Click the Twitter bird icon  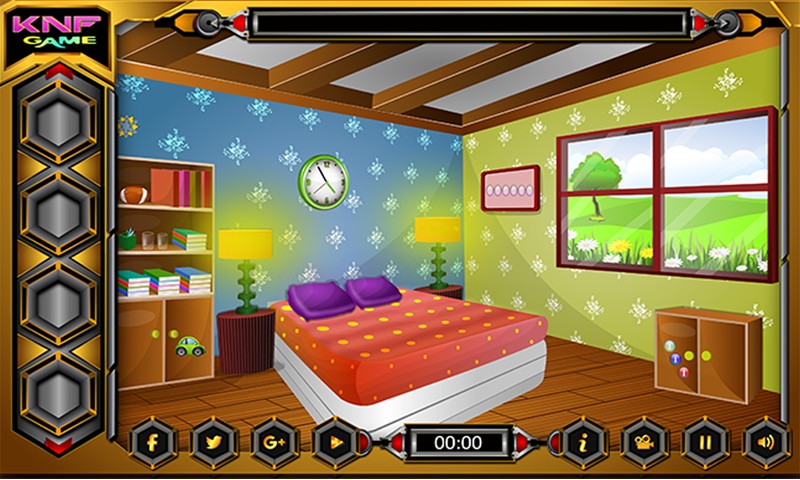coord(213,440)
